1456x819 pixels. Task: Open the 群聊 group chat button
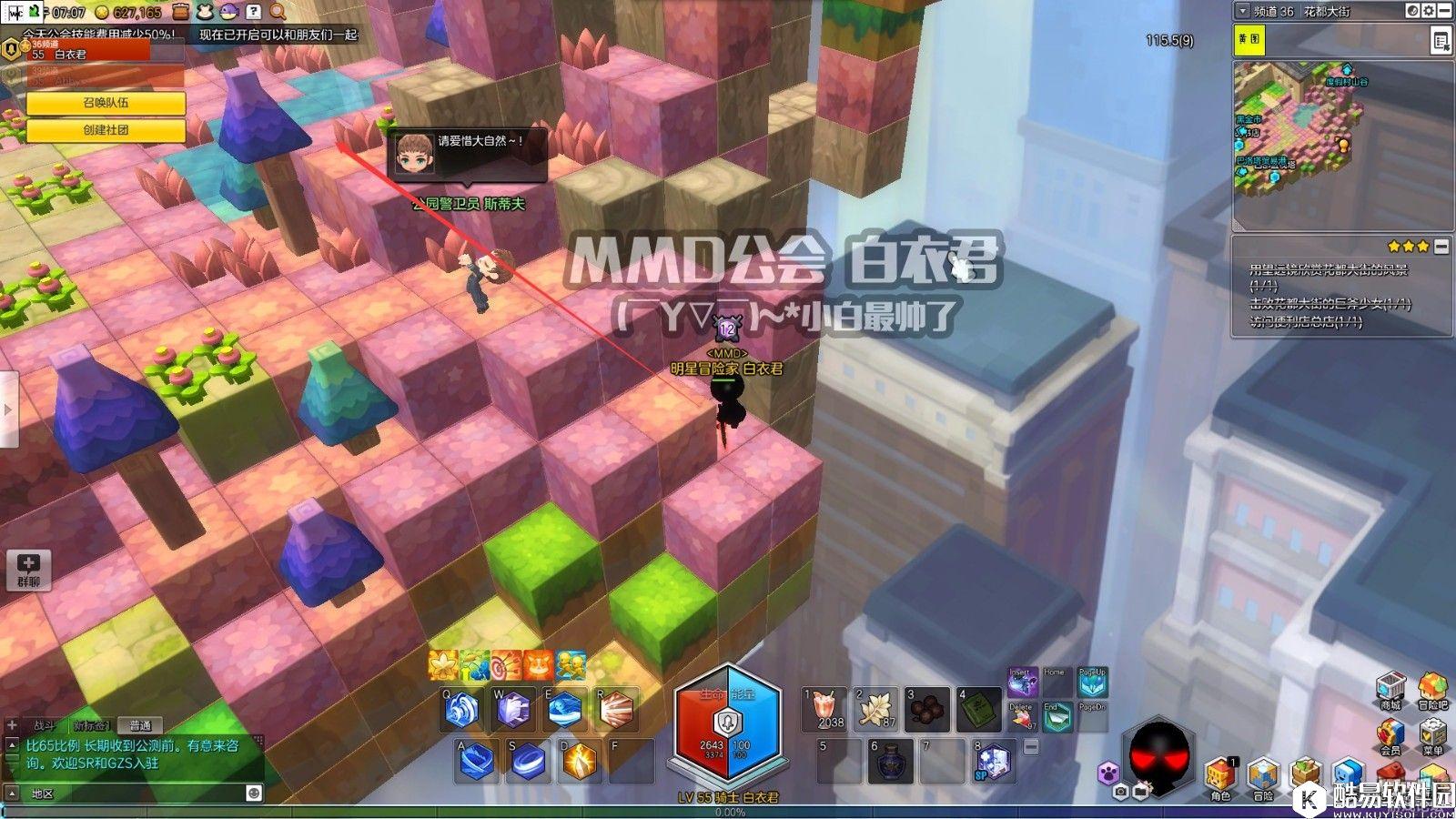(x=28, y=569)
